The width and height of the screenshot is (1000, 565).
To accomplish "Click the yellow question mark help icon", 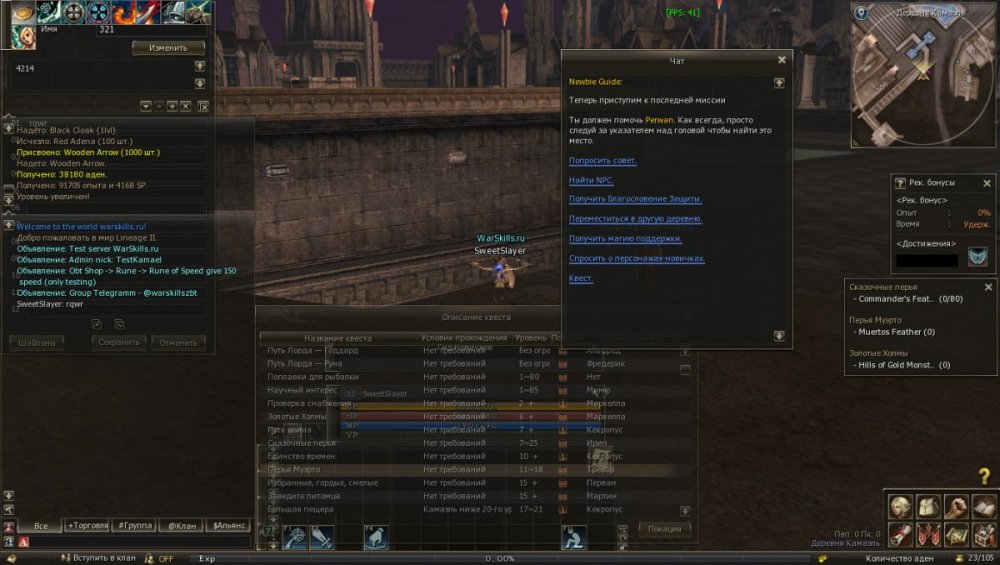I will coord(984,477).
